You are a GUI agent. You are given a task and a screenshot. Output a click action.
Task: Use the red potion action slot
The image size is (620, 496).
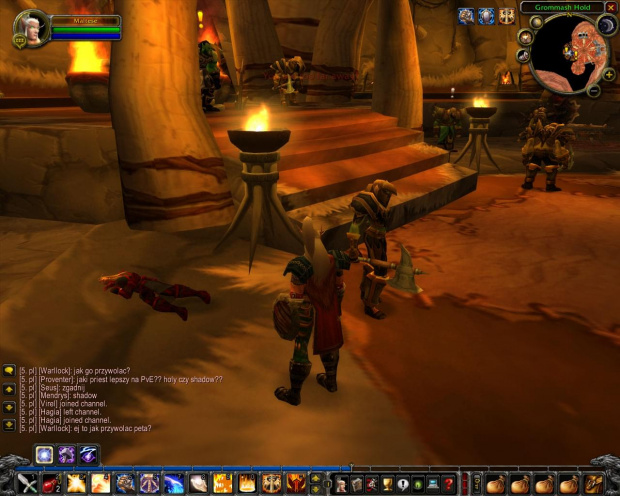[50, 484]
